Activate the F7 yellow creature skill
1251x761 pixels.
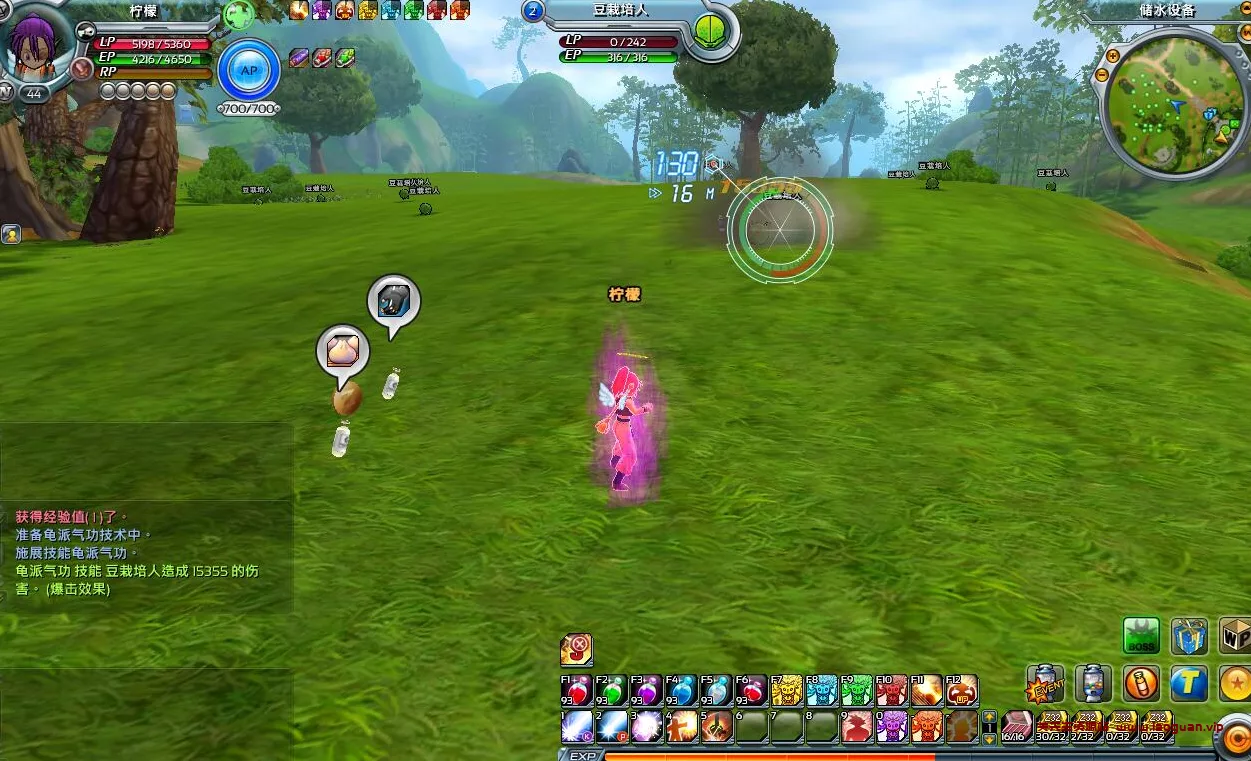[786, 690]
